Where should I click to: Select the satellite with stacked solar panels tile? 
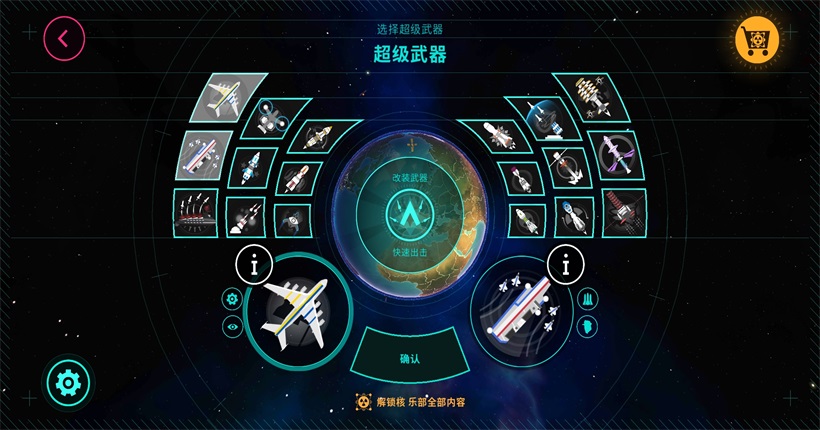[x=596, y=97]
